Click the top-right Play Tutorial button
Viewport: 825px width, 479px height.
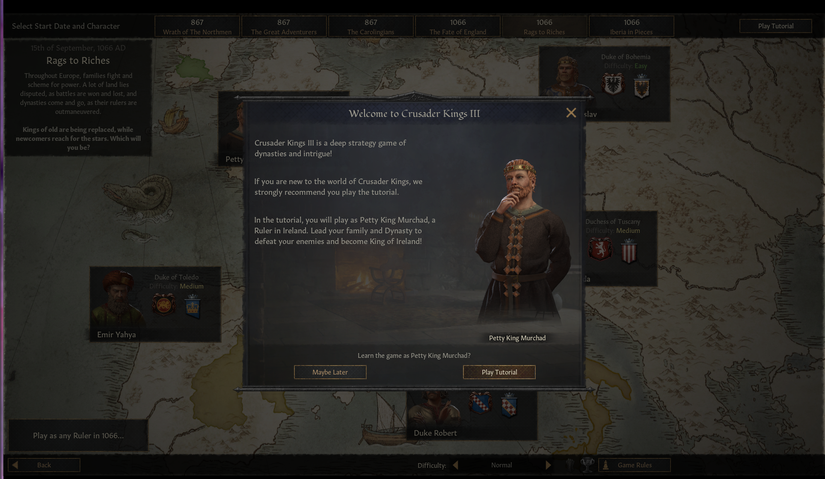click(776, 26)
